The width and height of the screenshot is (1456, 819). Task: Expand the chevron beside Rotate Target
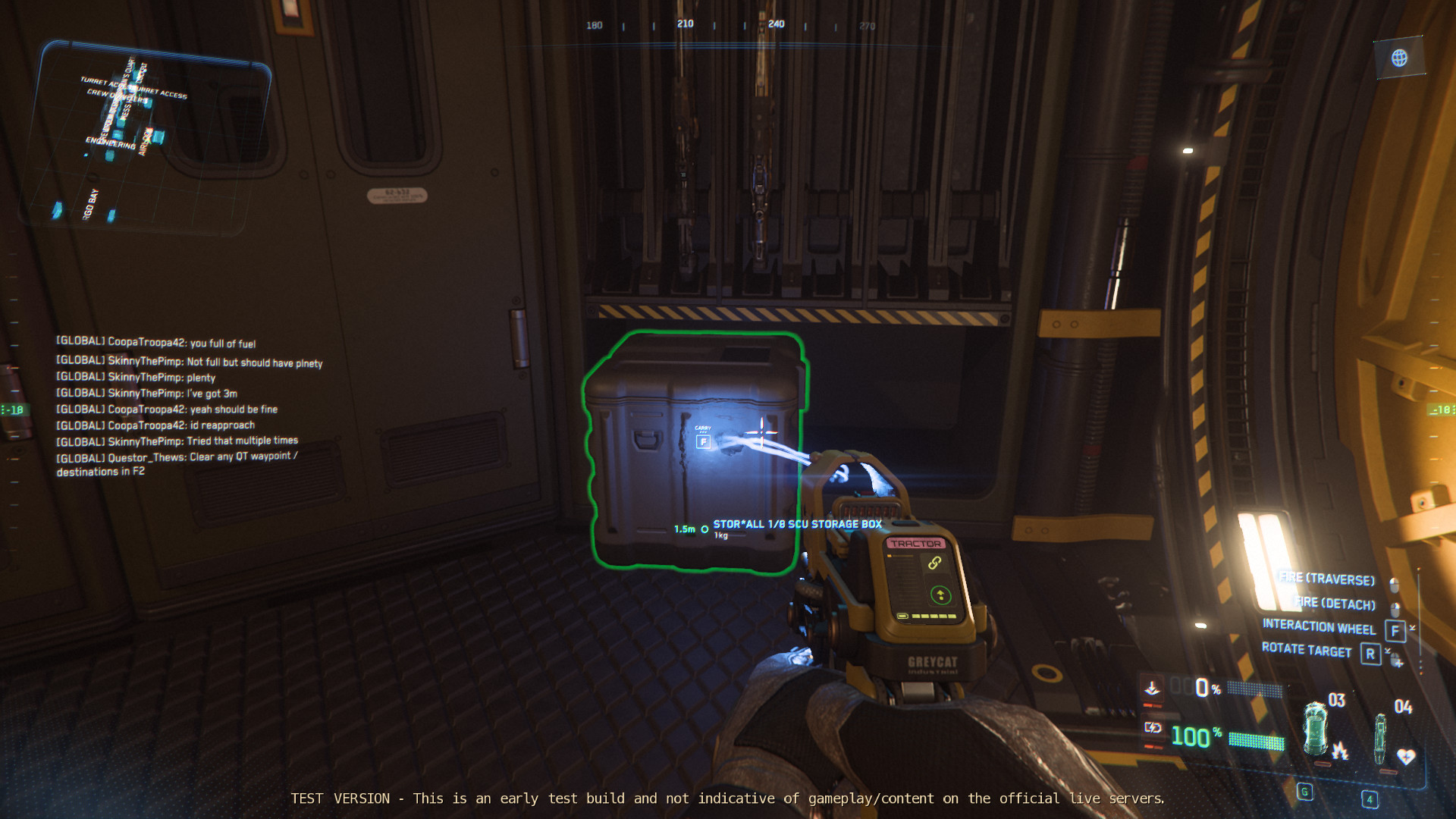1387,650
